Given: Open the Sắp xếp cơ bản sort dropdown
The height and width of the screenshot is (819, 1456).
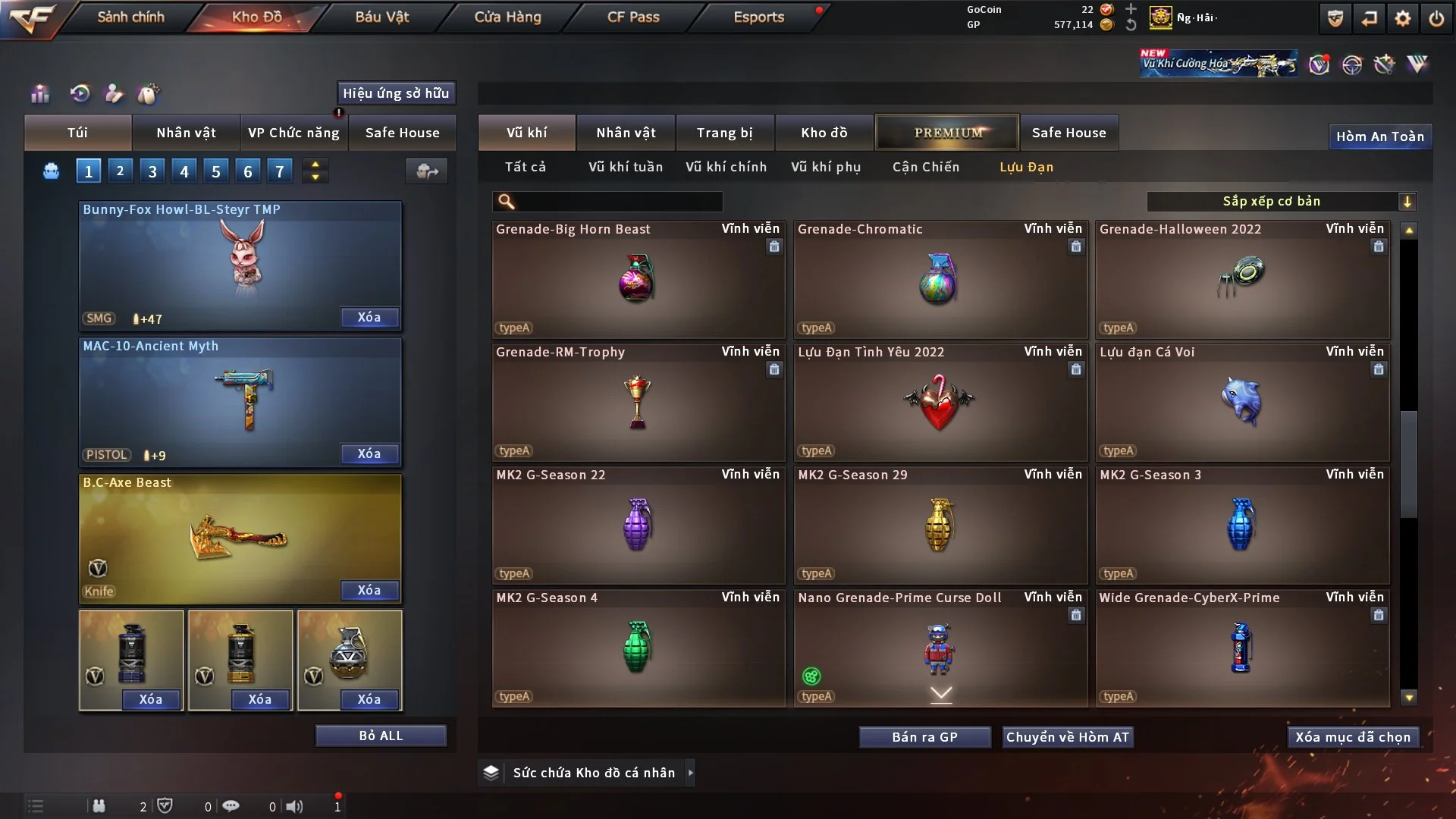Looking at the screenshot, I should (x=1281, y=201).
